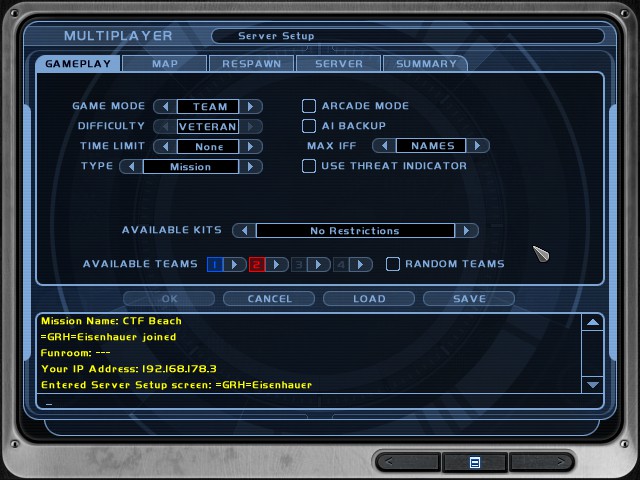Screen dimensions: 640x480
Task: Click the chat log scroll-down arrow
Action: (x=592, y=384)
